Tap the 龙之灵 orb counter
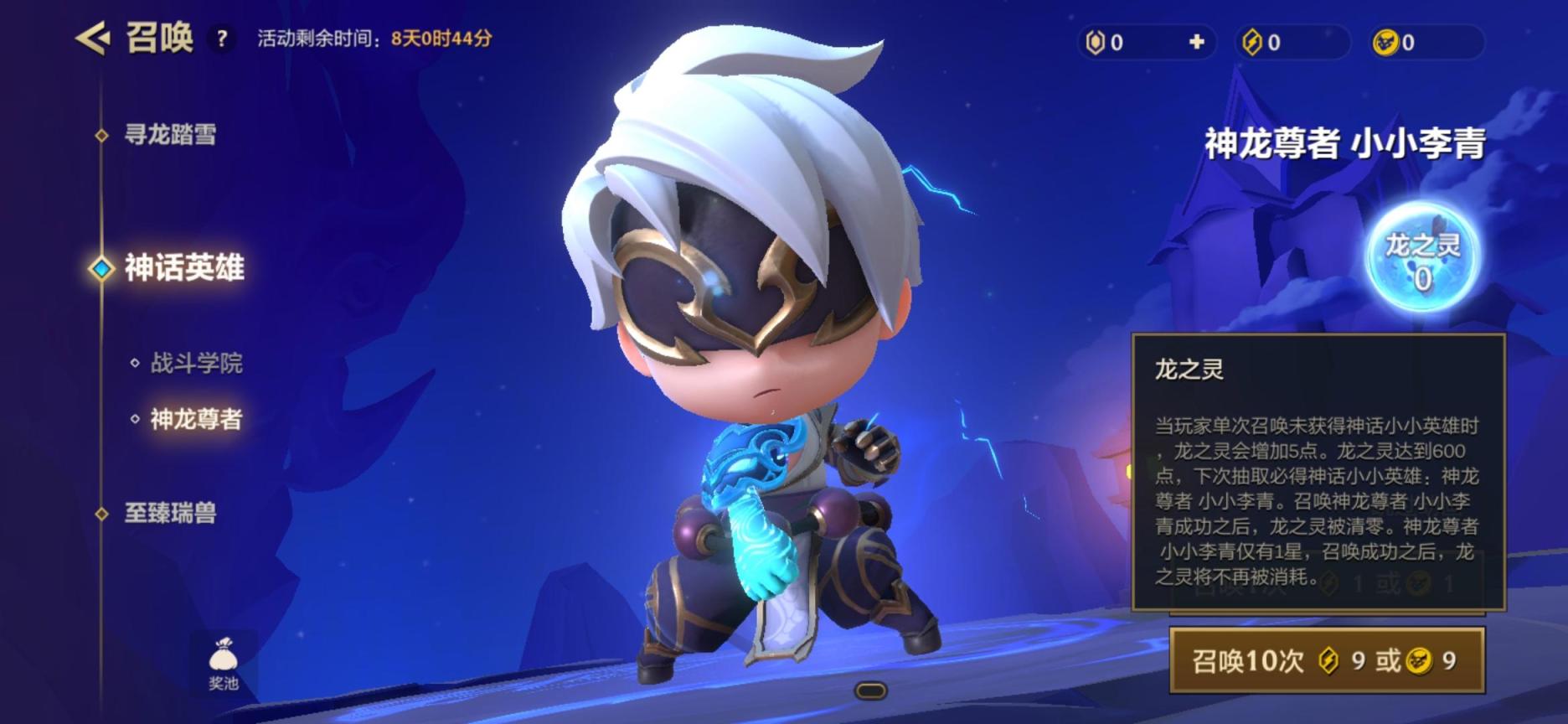 pyautogui.click(x=1421, y=258)
